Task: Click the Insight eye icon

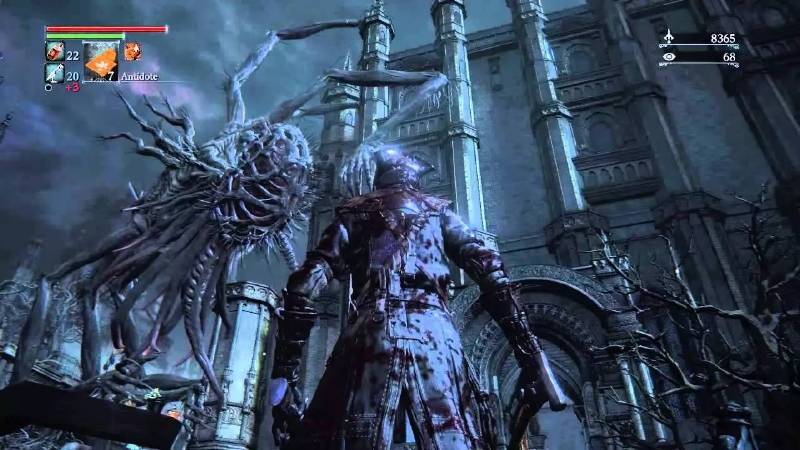Action: 670,57
